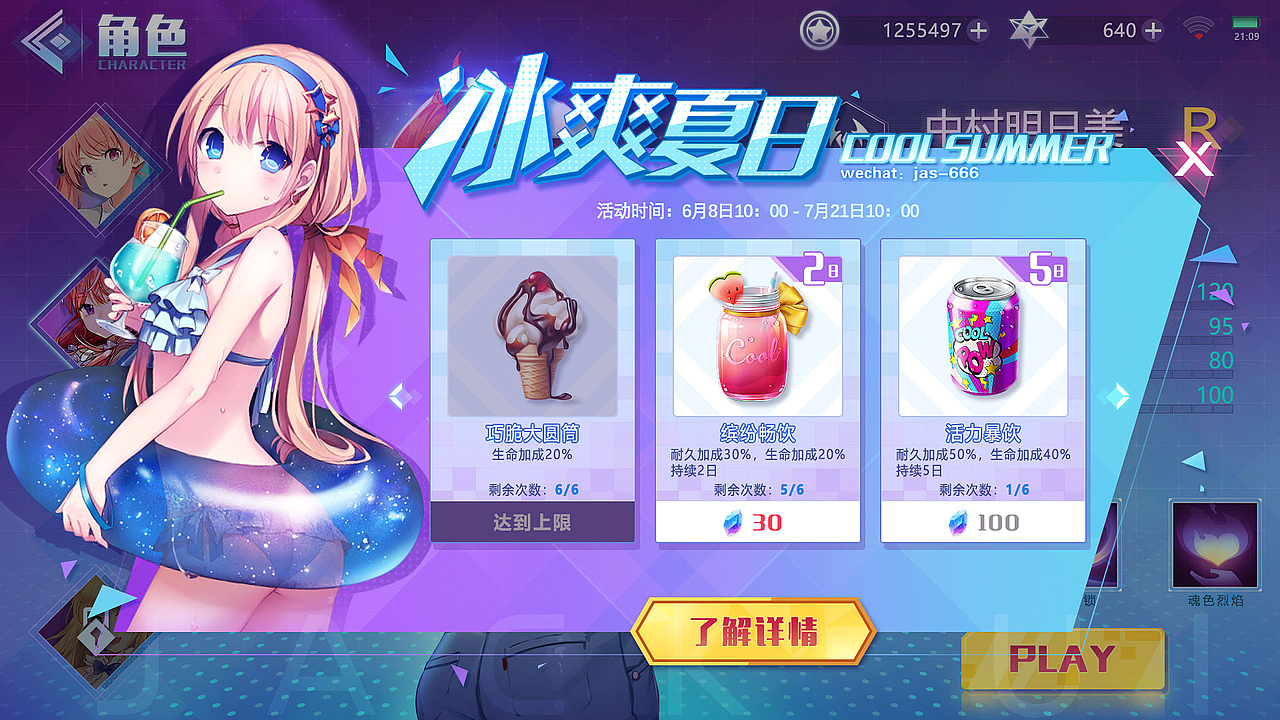Screen dimensions: 1280x720
Task: Click the grayed 达到上限 button
Action: coord(533,521)
